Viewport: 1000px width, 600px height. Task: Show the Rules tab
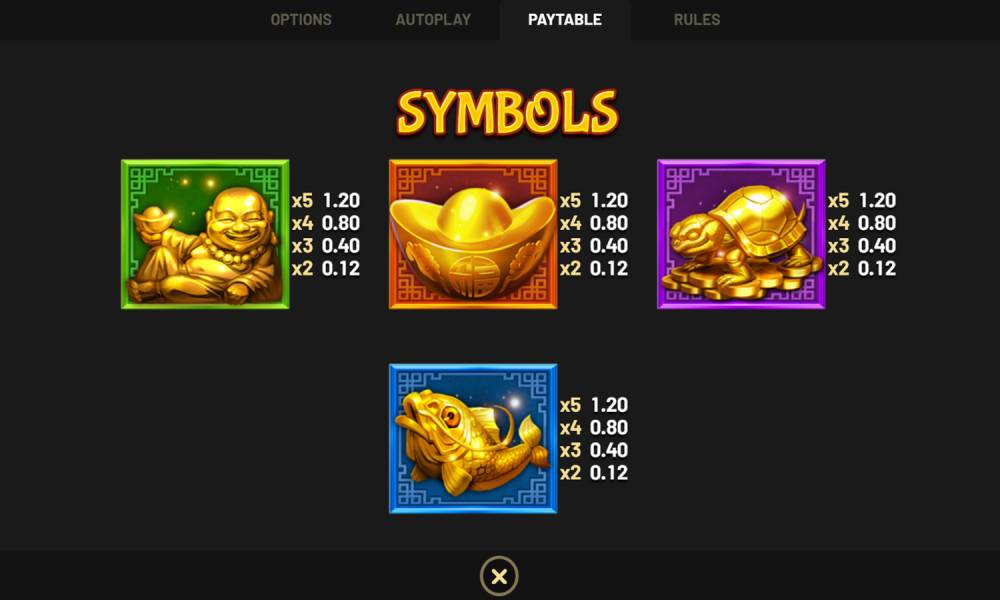[696, 20]
